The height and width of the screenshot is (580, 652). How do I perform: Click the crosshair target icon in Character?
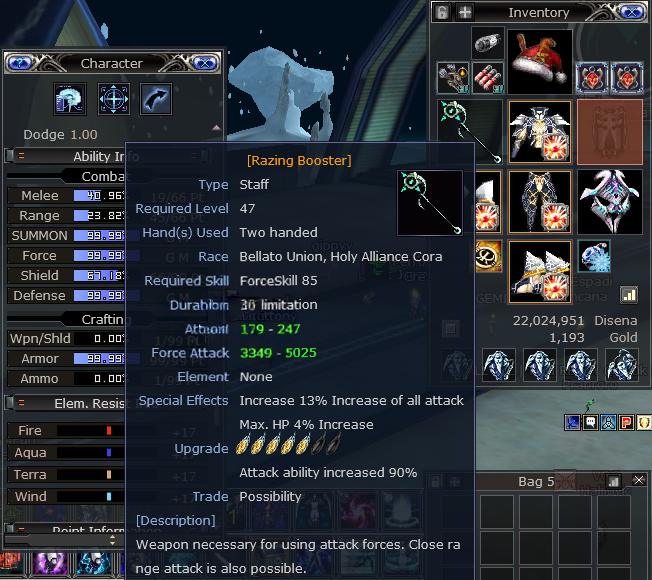[113, 99]
